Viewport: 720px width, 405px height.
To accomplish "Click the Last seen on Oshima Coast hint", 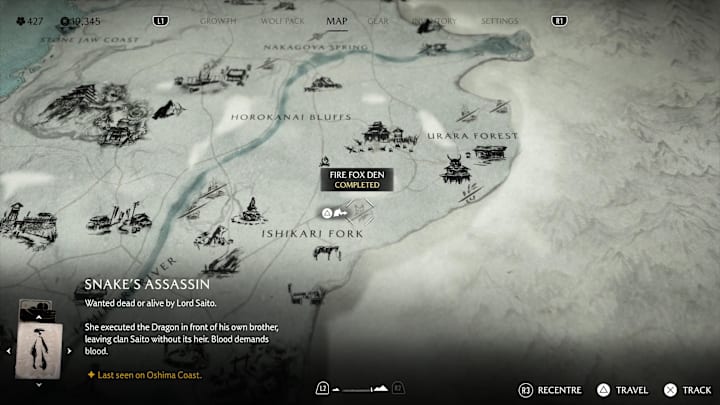I will tap(146, 375).
